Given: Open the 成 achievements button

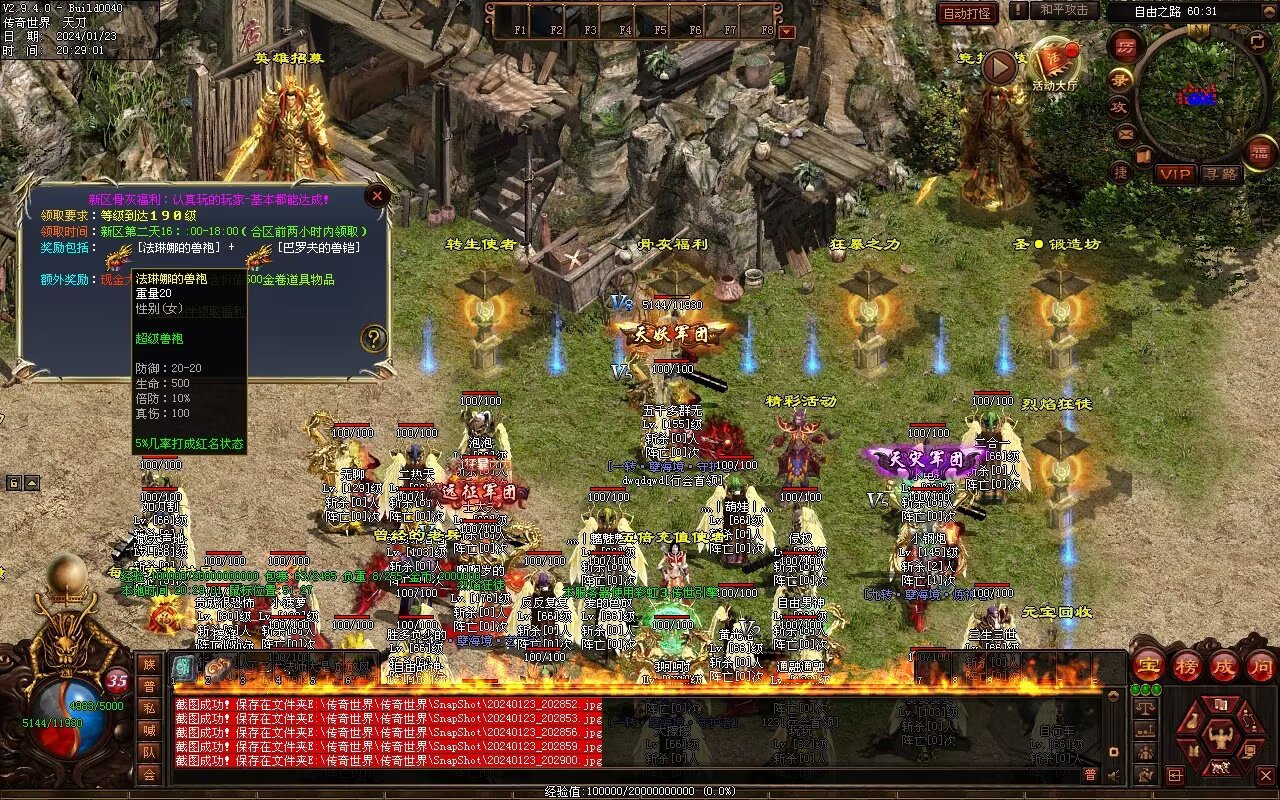Looking at the screenshot, I should click(x=1225, y=665).
